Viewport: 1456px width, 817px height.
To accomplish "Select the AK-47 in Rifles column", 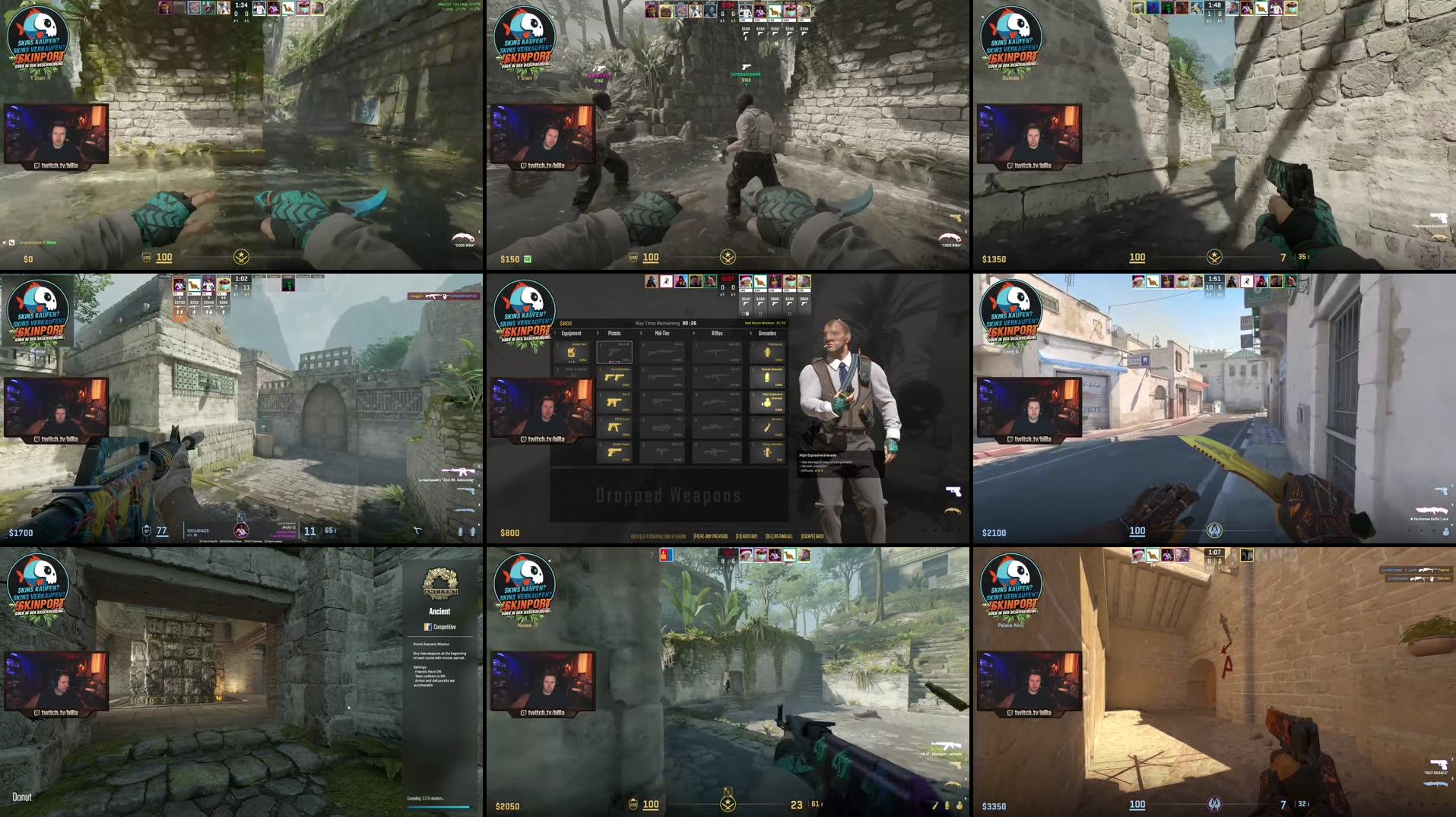I will click(x=716, y=378).
